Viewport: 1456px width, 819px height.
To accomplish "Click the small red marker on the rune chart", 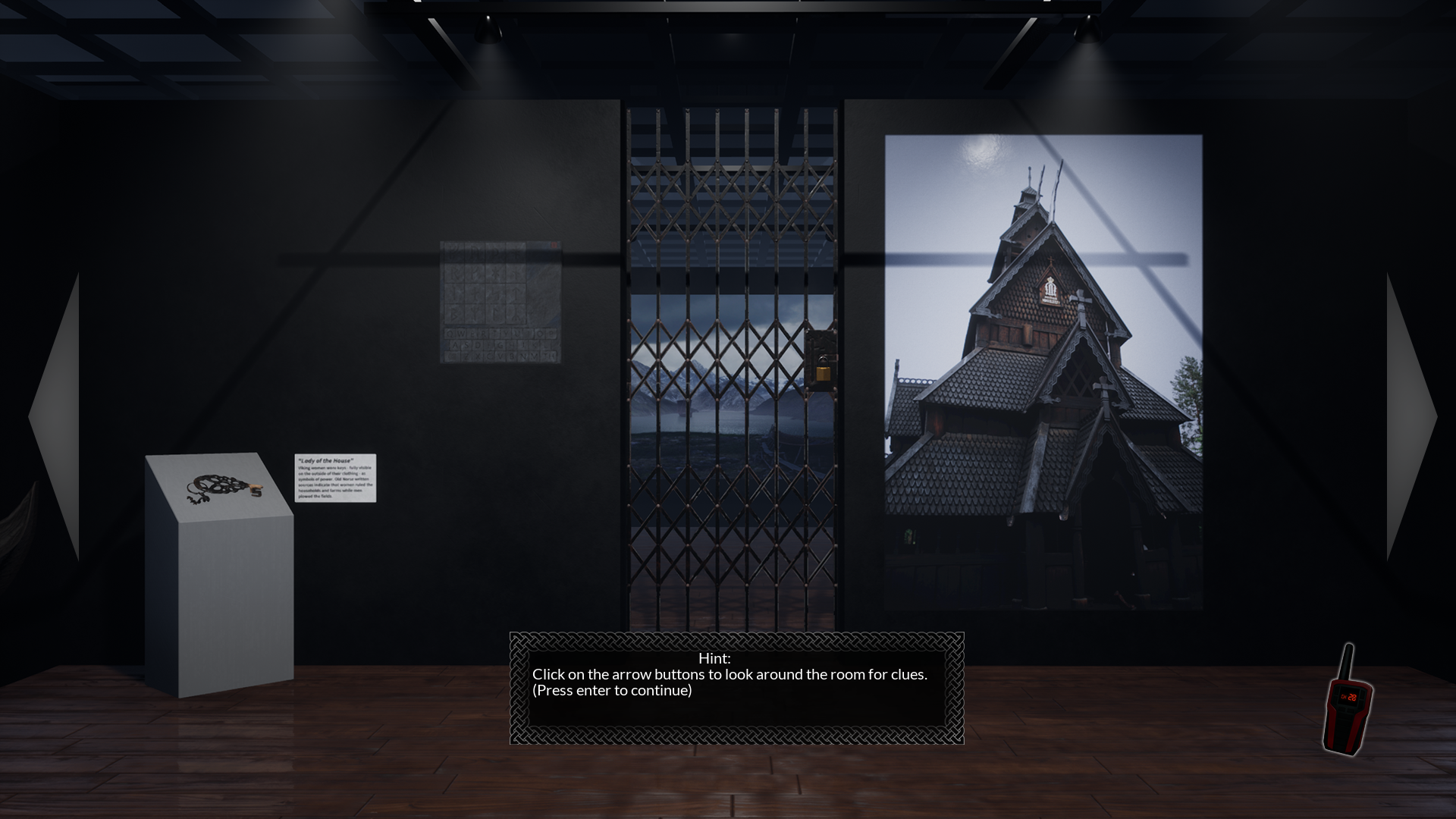I will [554, 245].
